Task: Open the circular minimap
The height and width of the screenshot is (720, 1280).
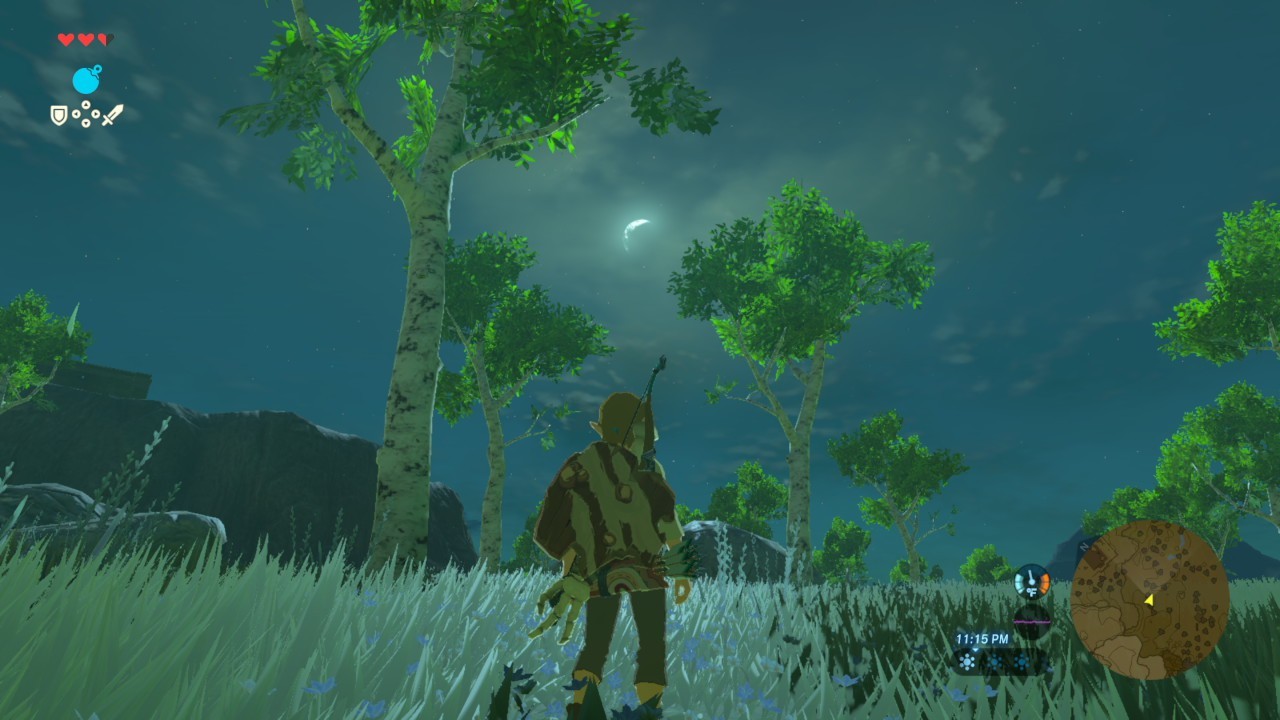Action: 1149,599
